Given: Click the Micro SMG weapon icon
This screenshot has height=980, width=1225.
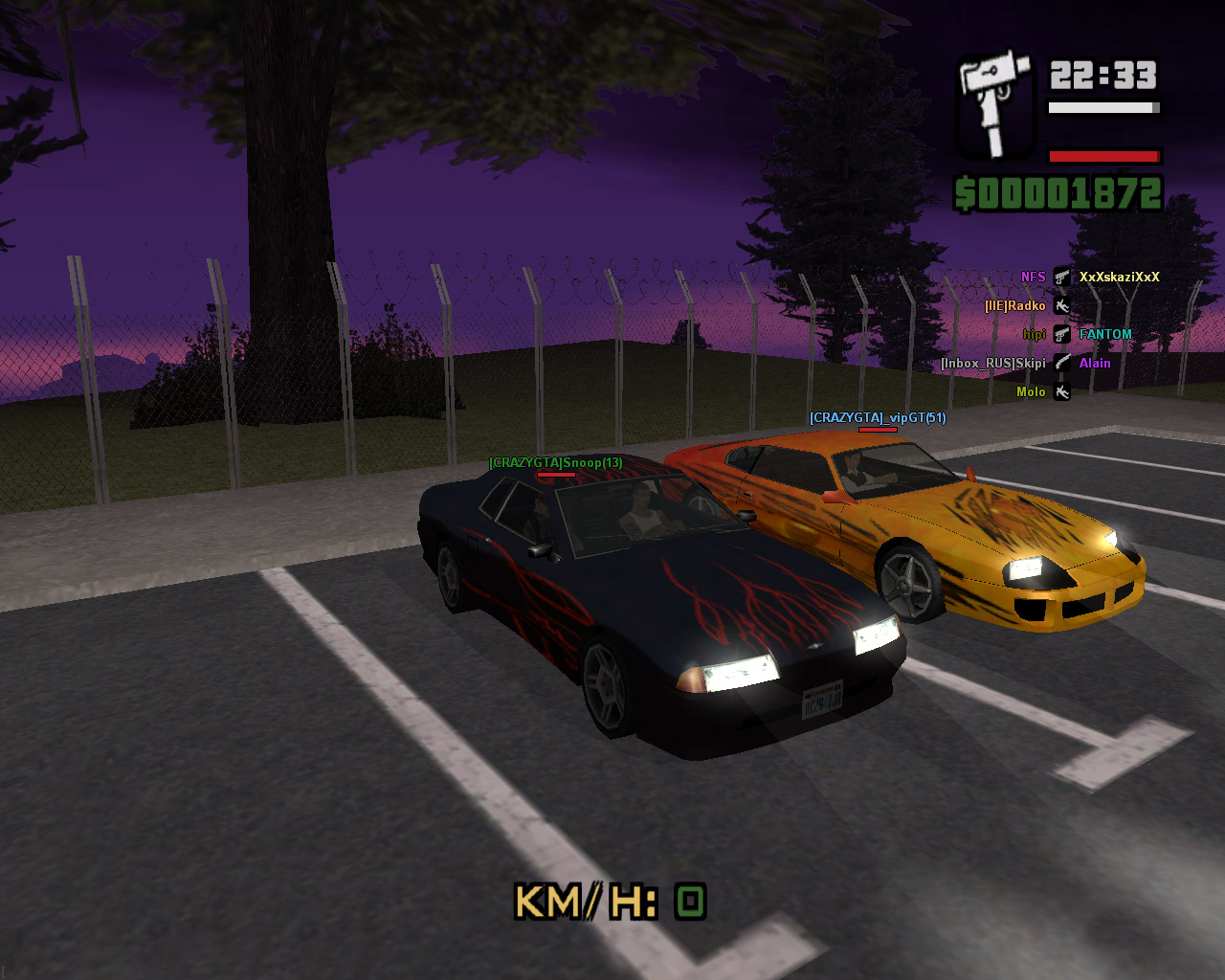Looking at the screenshot, I should [x=995, y=105].
